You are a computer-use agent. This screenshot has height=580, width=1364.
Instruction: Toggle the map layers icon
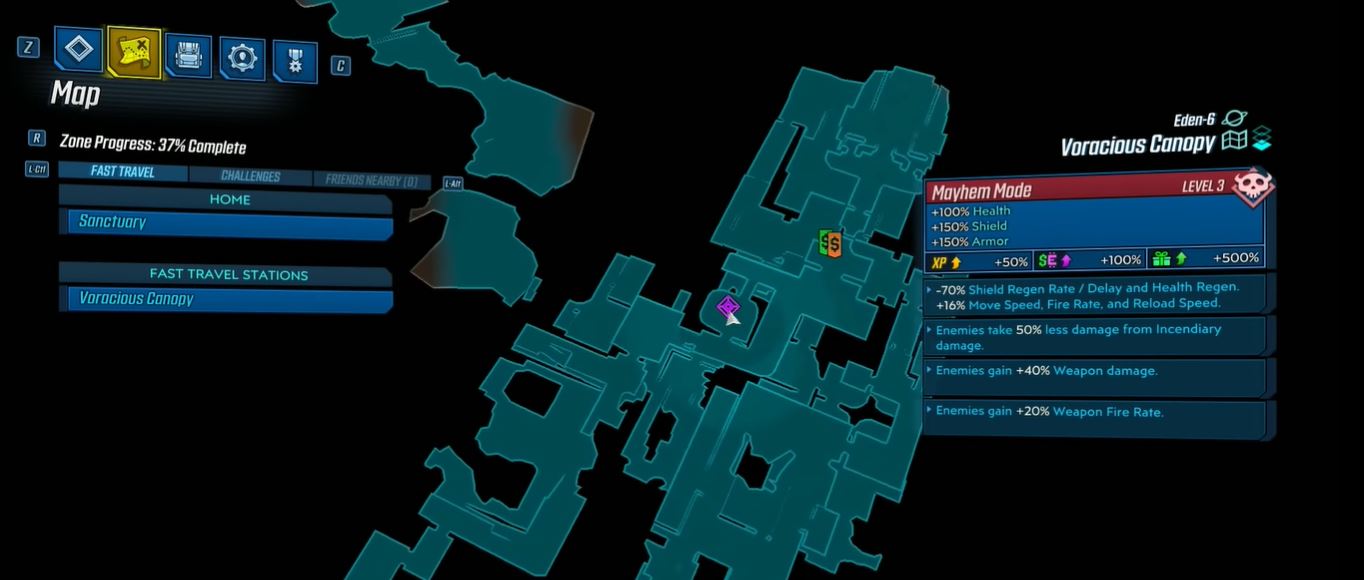coord(1261,139)
